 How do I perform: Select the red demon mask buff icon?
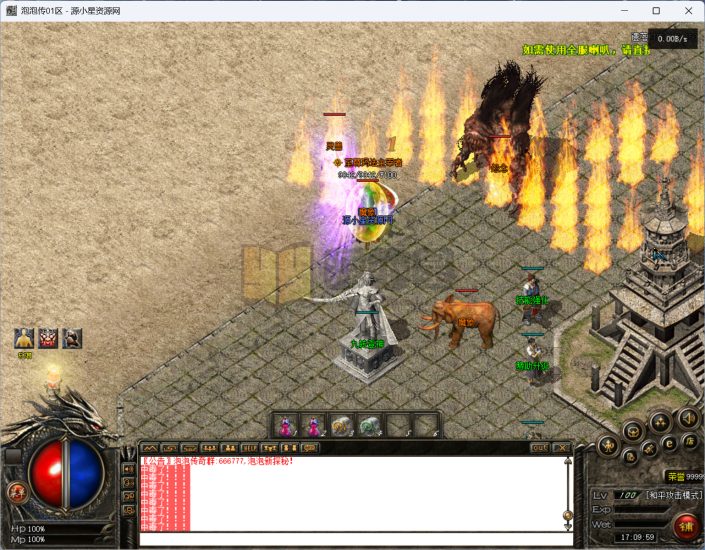[48, 338]
